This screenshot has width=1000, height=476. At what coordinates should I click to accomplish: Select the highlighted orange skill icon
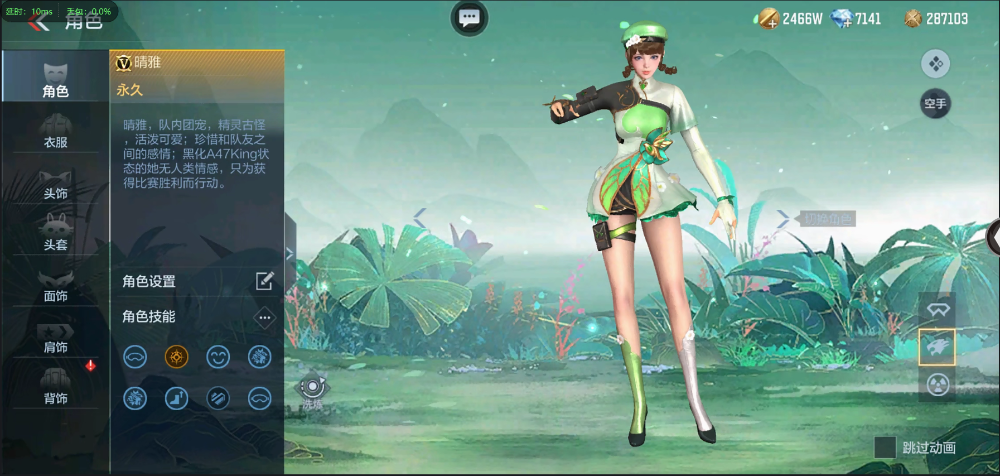(x=176, y=356)
